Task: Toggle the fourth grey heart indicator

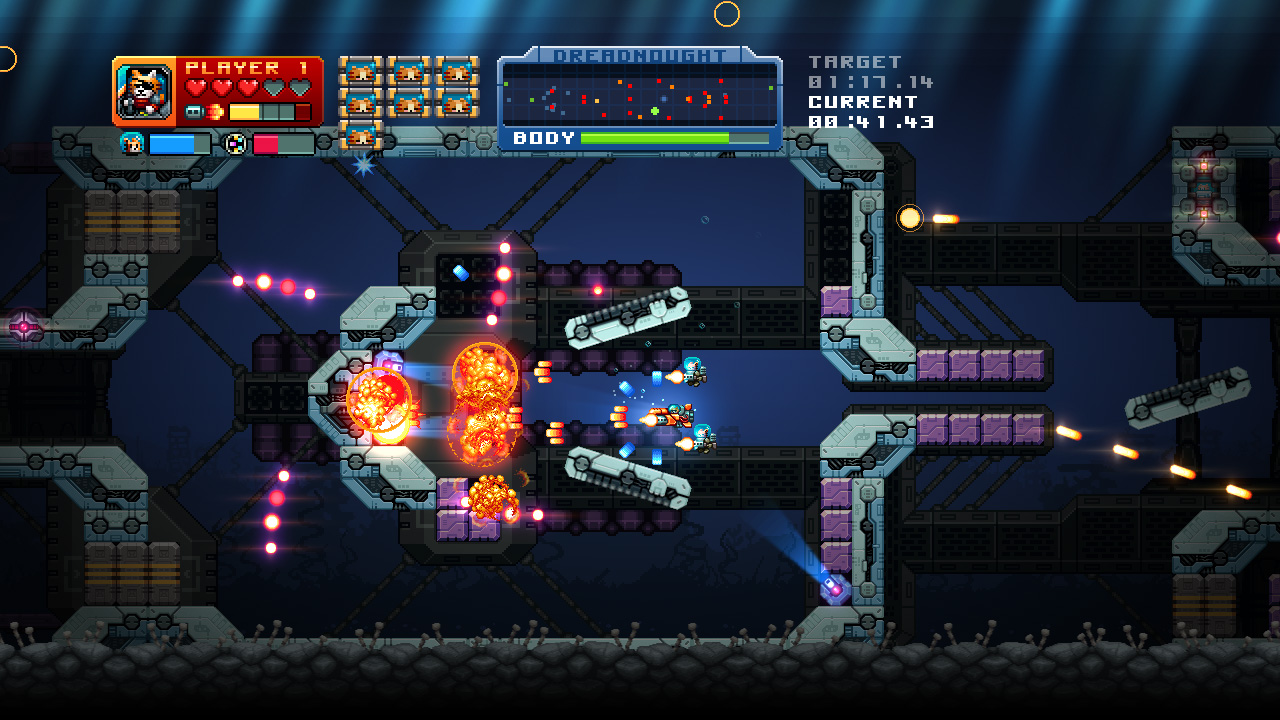Action: 274,85
